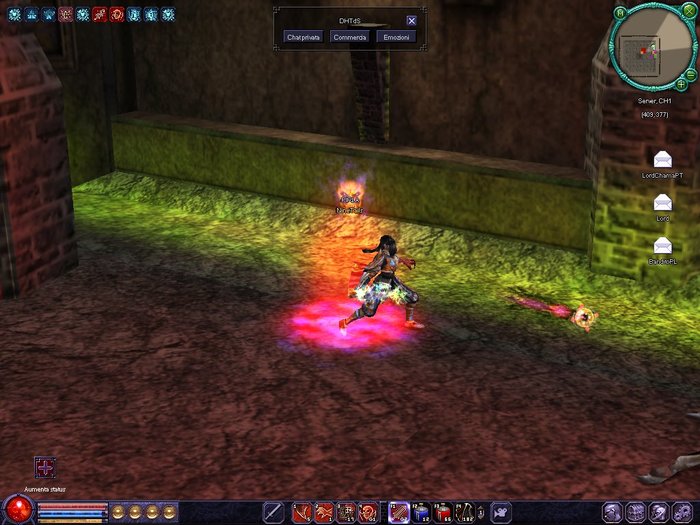Use the blue potion quickslot
This screenshot has width=700, height=525.
tap(421, 512)
